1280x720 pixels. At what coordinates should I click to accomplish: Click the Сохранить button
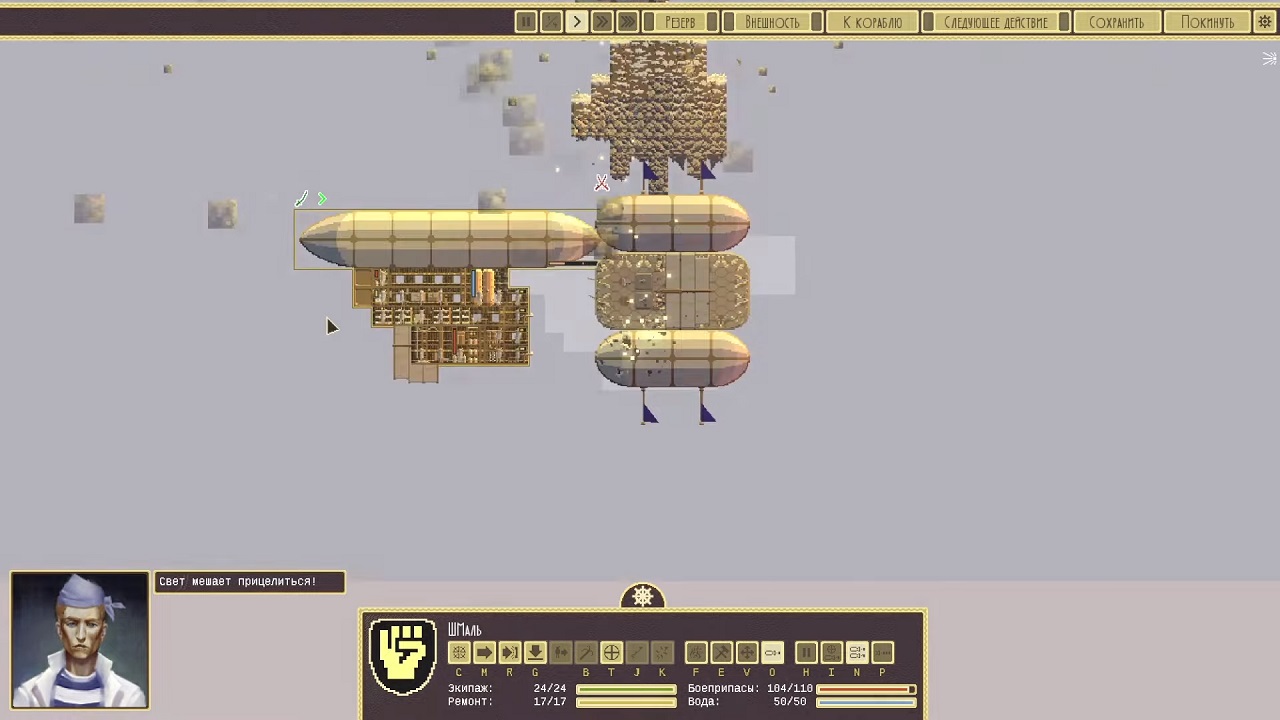1117,21
